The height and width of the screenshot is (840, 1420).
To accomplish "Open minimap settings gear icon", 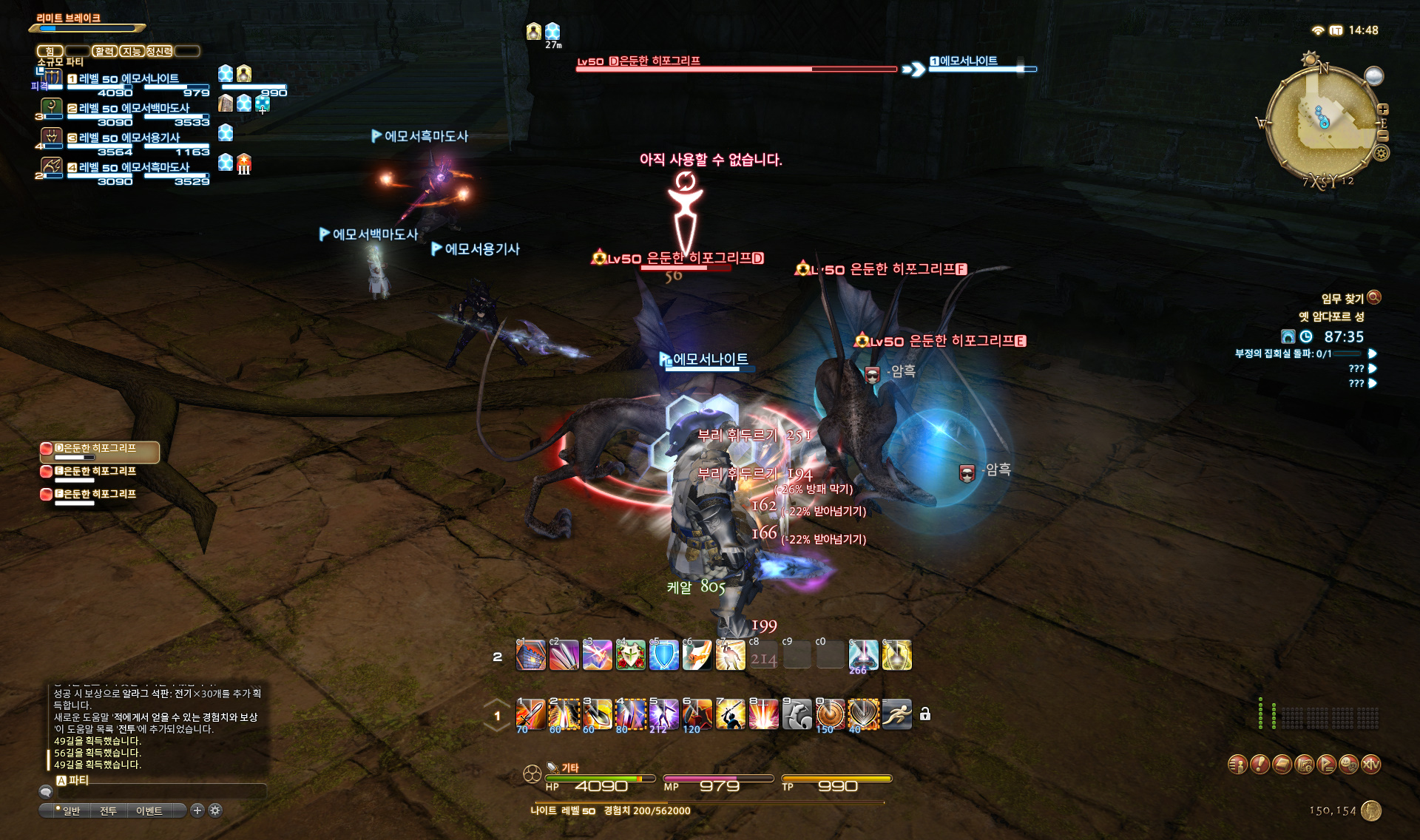I will coord(1381,153).
